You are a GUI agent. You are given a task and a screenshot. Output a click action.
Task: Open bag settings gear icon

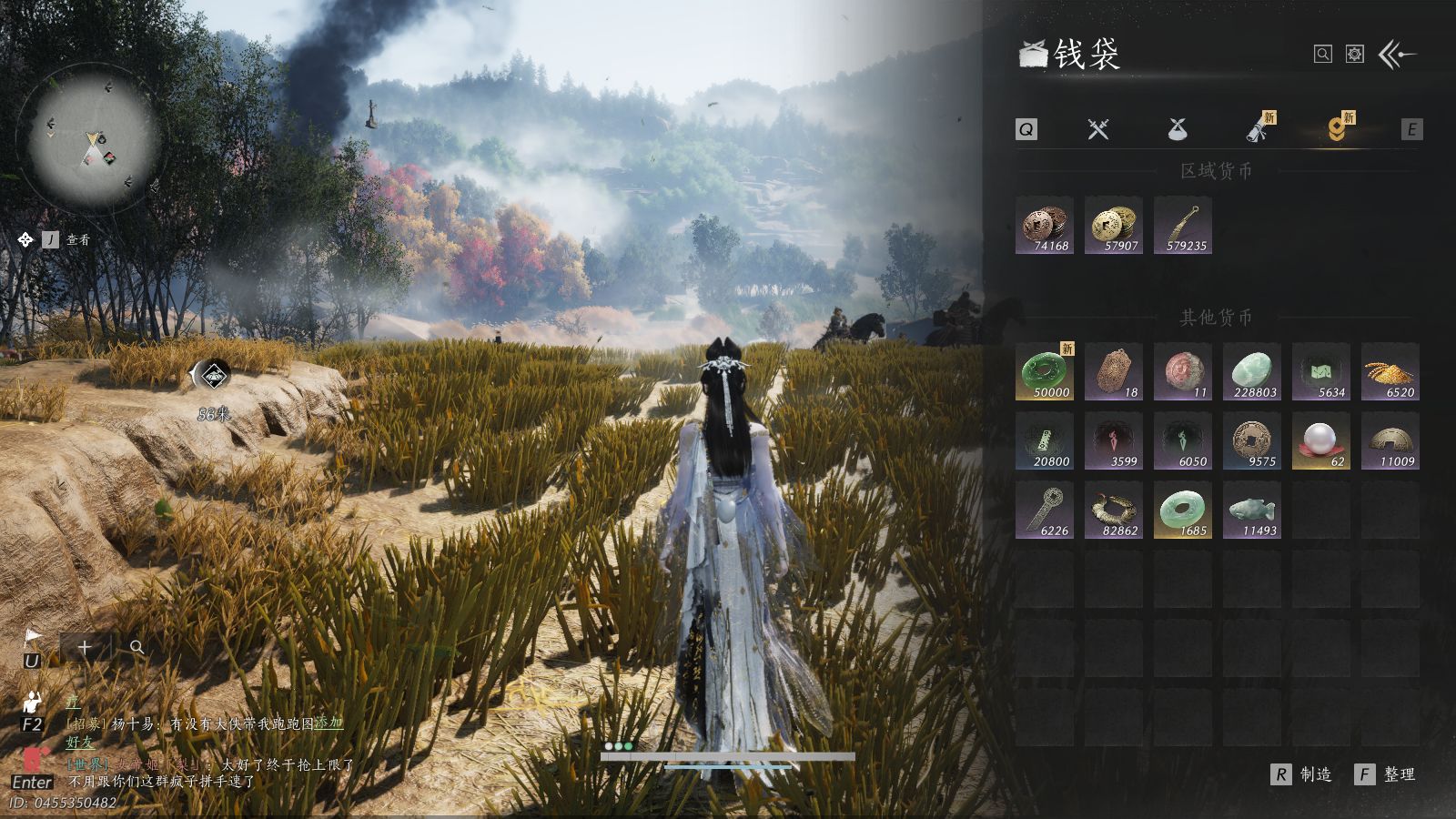click(1355, 55)
